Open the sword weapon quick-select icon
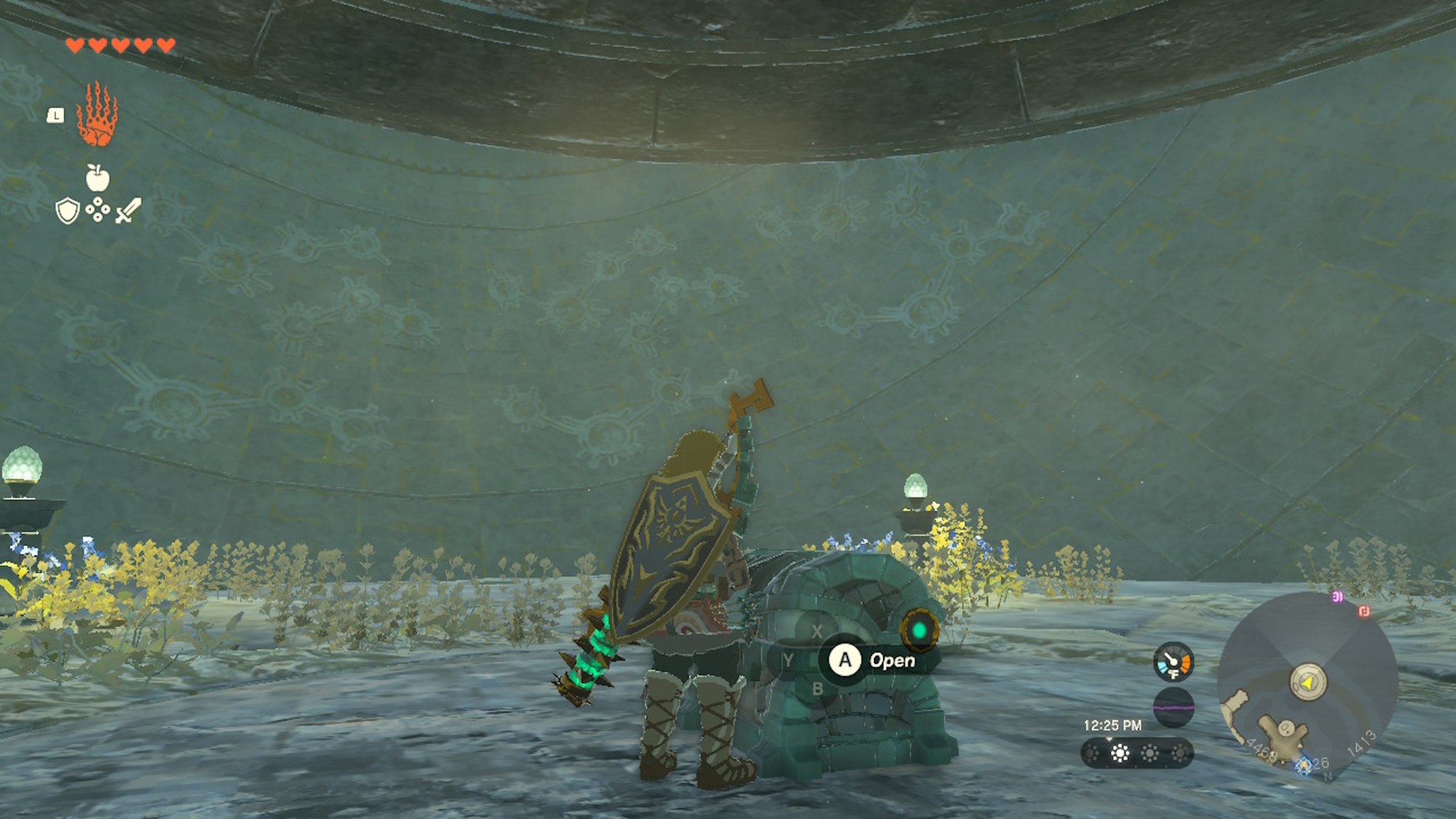Screen dimensions: 1456x819 coord(128,211)
